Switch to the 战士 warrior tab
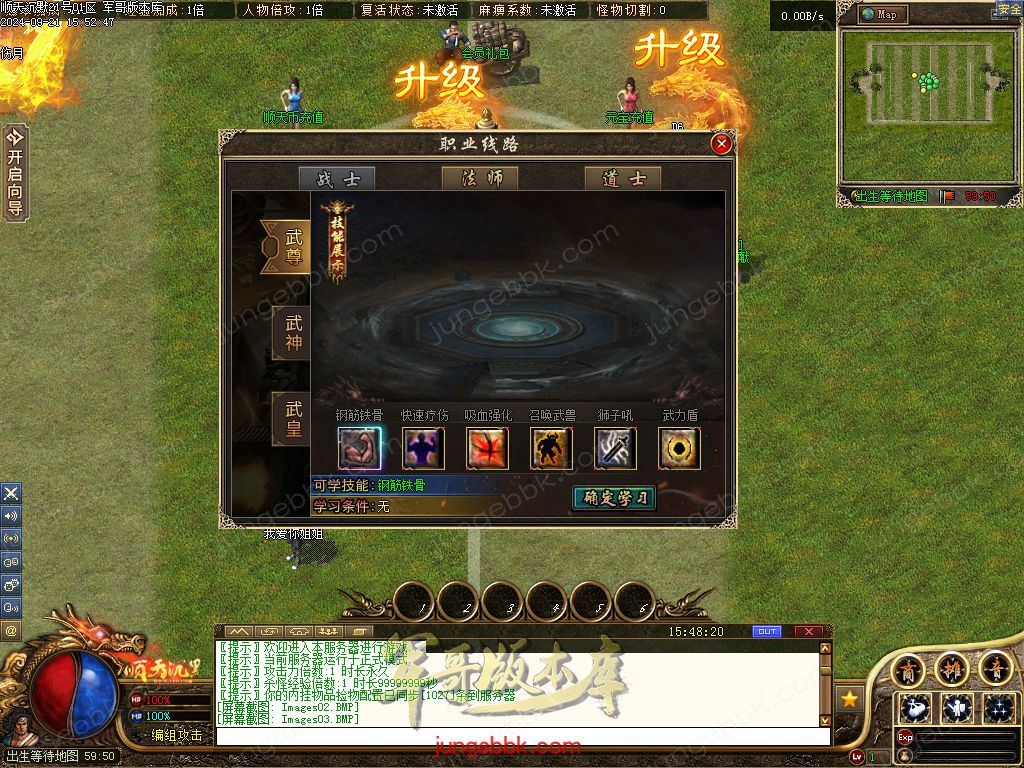The width and height of the screenshot is (1024, 768). click(x=337, y=179)
